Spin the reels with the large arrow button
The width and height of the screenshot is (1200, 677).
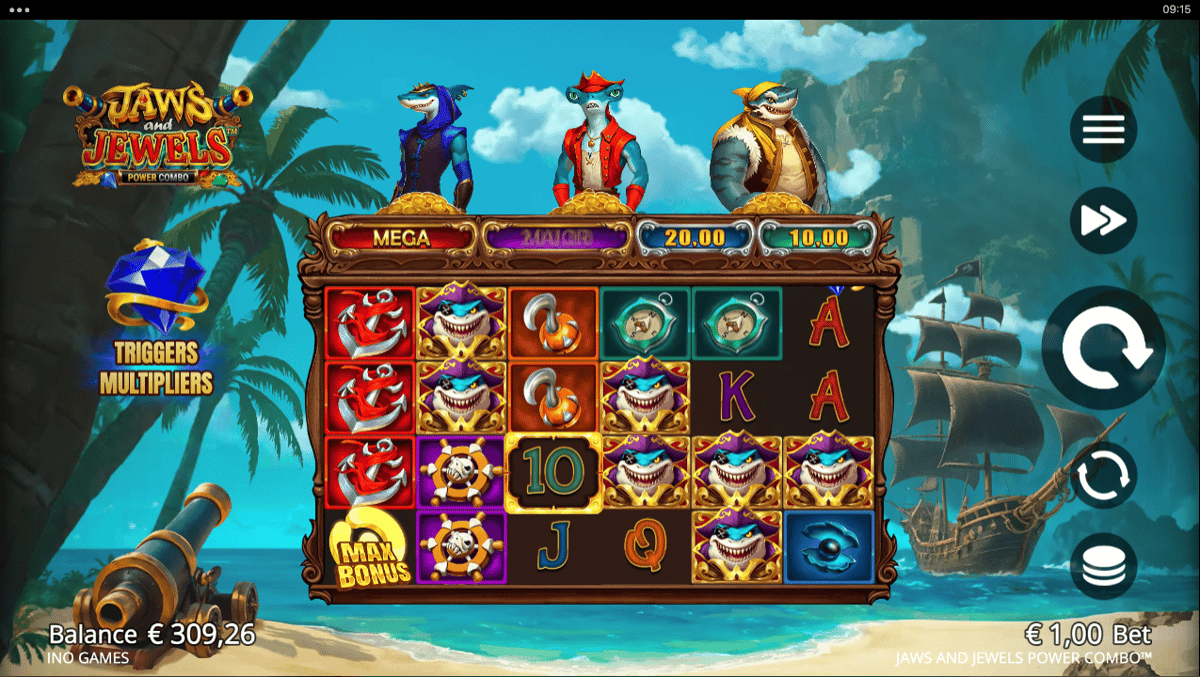(1103, 348)
